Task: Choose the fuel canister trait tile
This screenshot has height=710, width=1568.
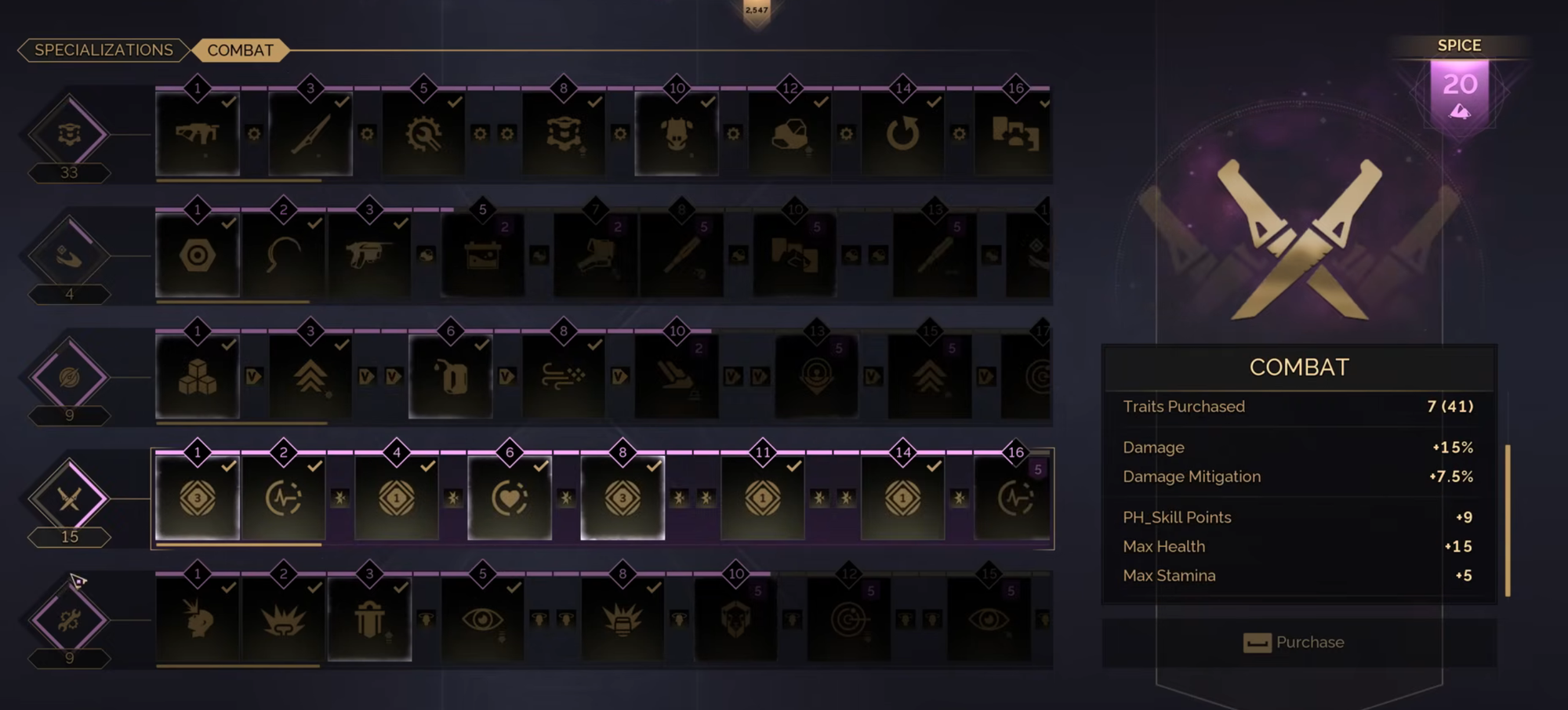Action: (x=451, y=377)
